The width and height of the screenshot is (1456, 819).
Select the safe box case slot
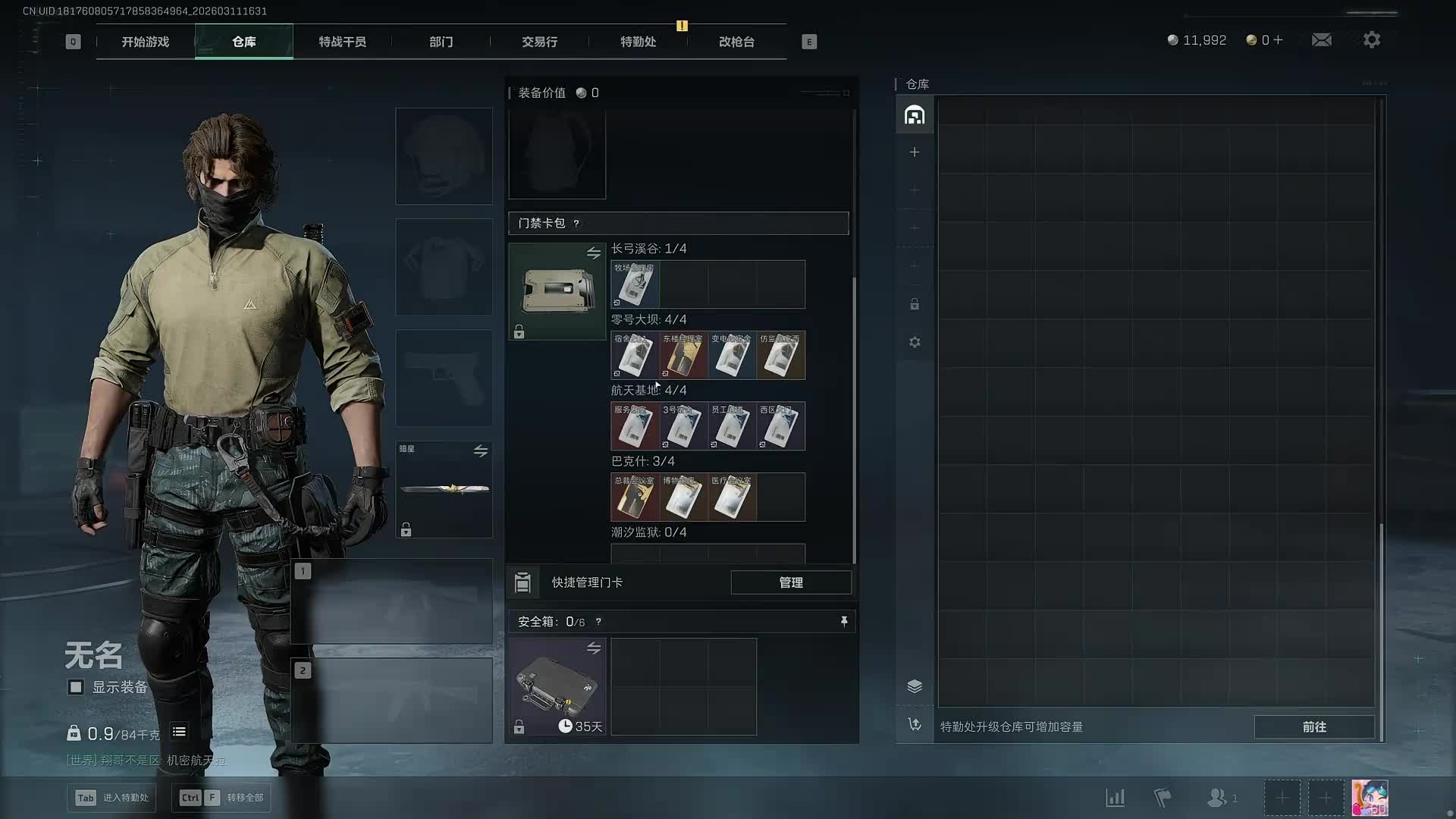click(x=557, y=686)
